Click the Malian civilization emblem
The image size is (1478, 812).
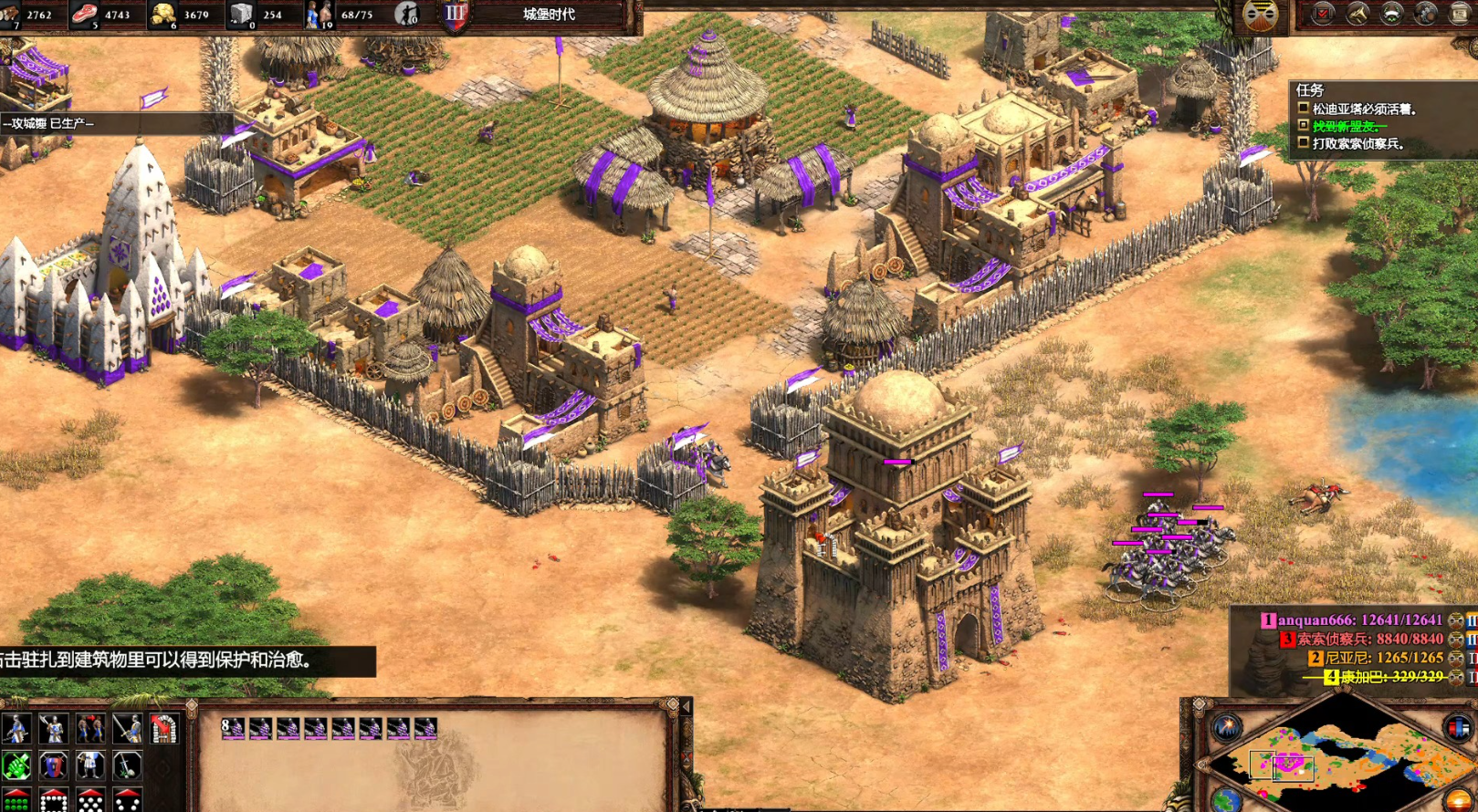pyautogui.click(x=1261, y=16)
